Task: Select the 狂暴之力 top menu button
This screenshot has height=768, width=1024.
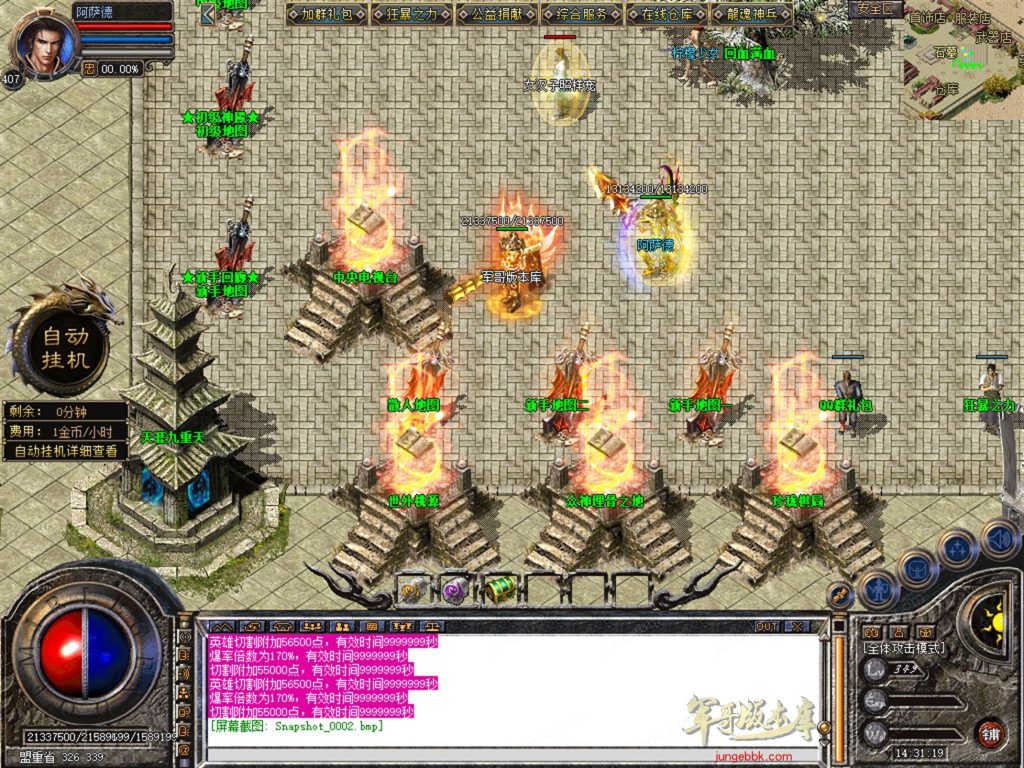Action: point(412,14)
